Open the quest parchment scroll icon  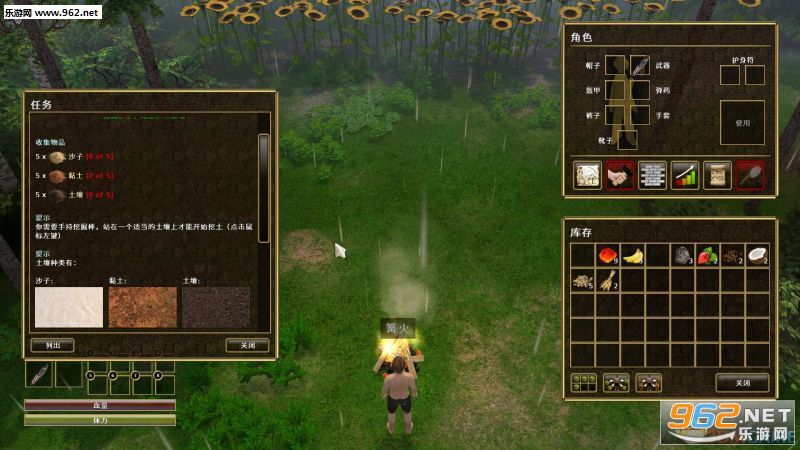pyautogui.click(x=717, y=175)
